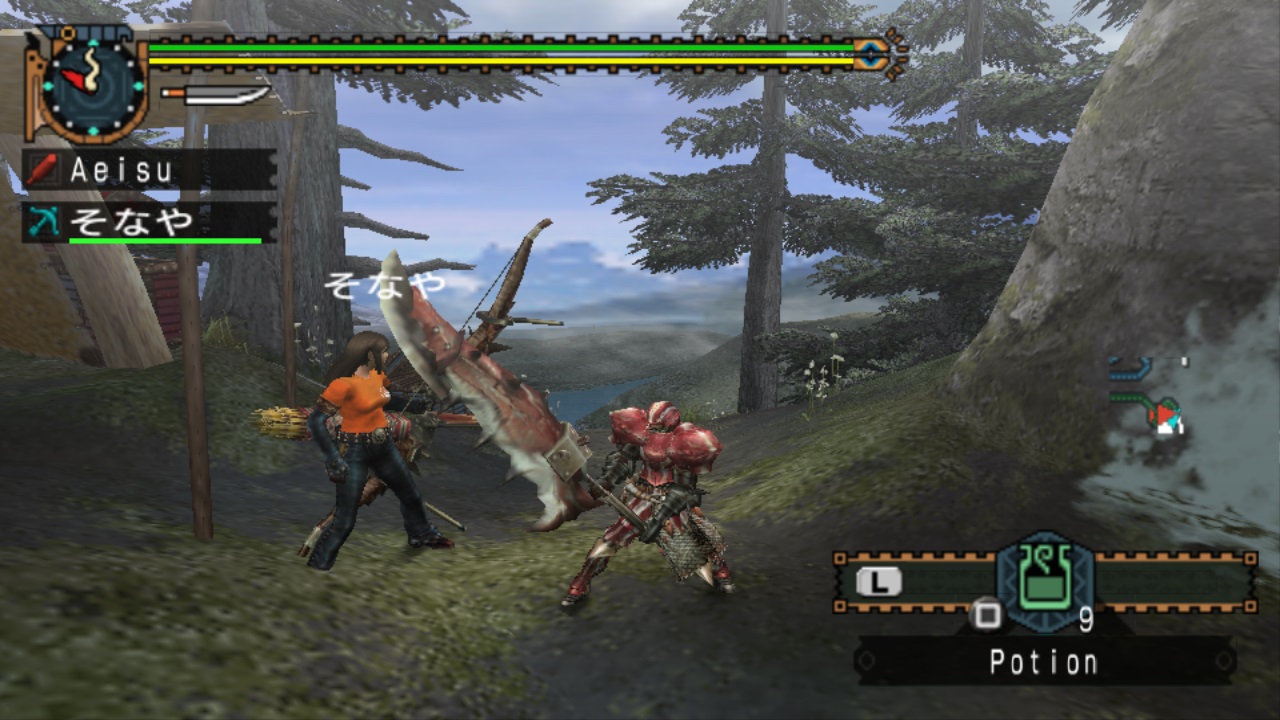This screenshot has height=720, width=1280.
Task: Select party member Aeisu's name plate
Action: [150, 170]
